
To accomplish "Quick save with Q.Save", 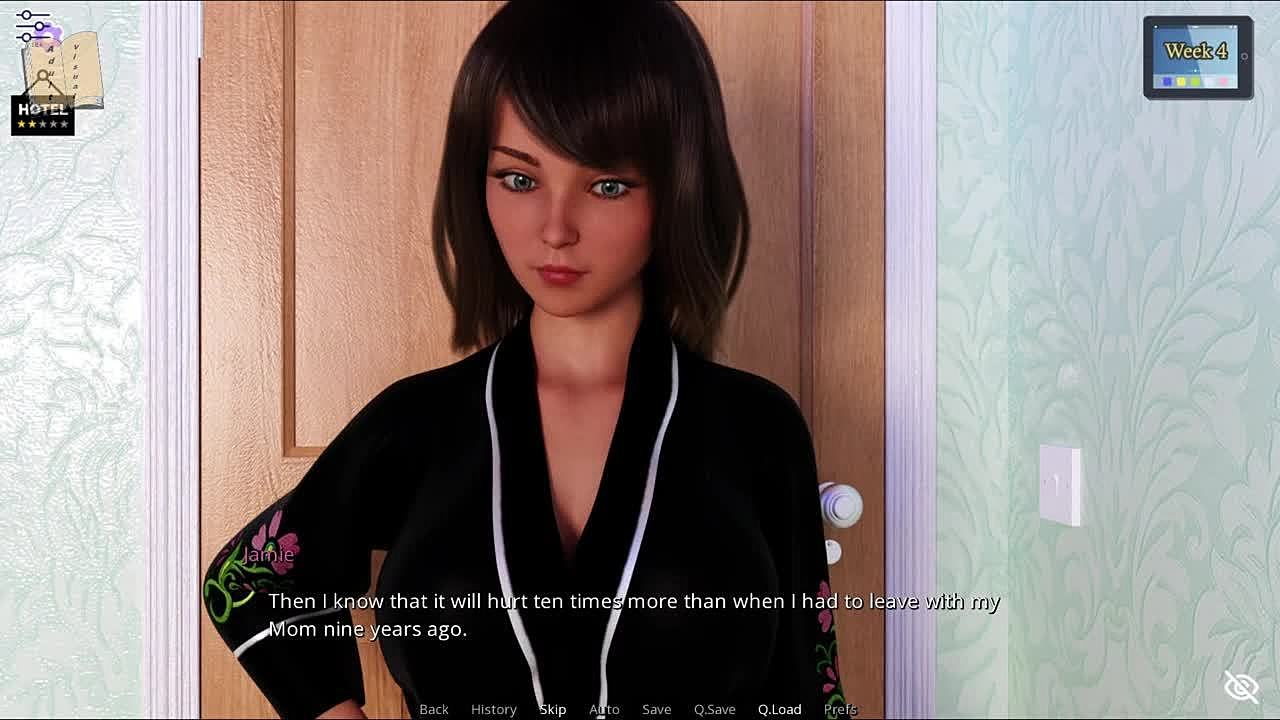I will click(x=714, y=709).
